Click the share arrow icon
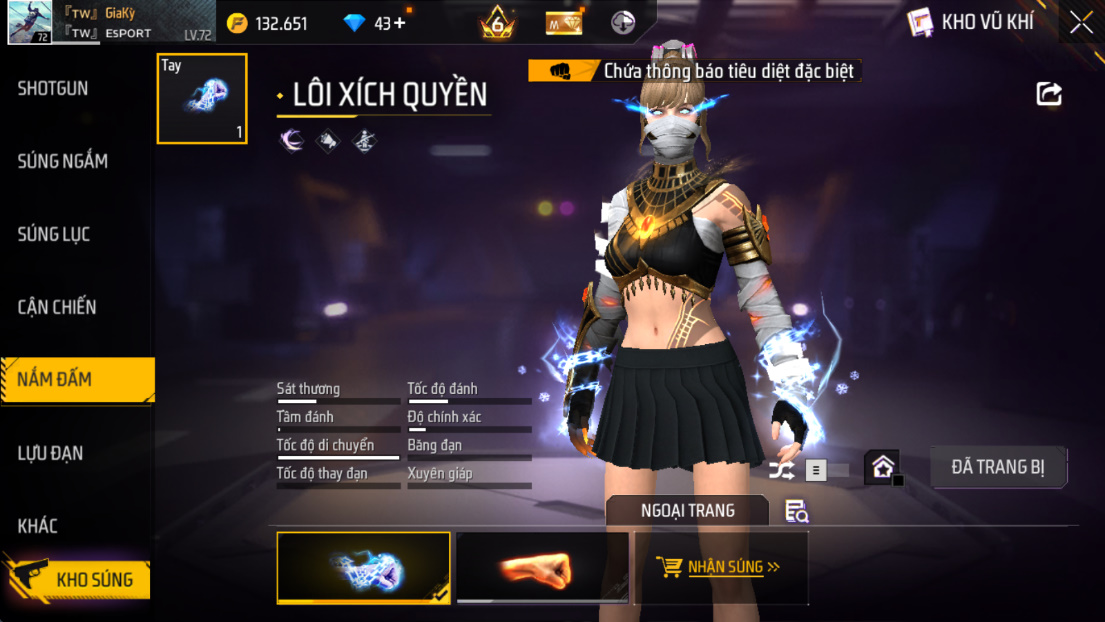This screenshot has height=622, width=1105. click(1049, 94)
